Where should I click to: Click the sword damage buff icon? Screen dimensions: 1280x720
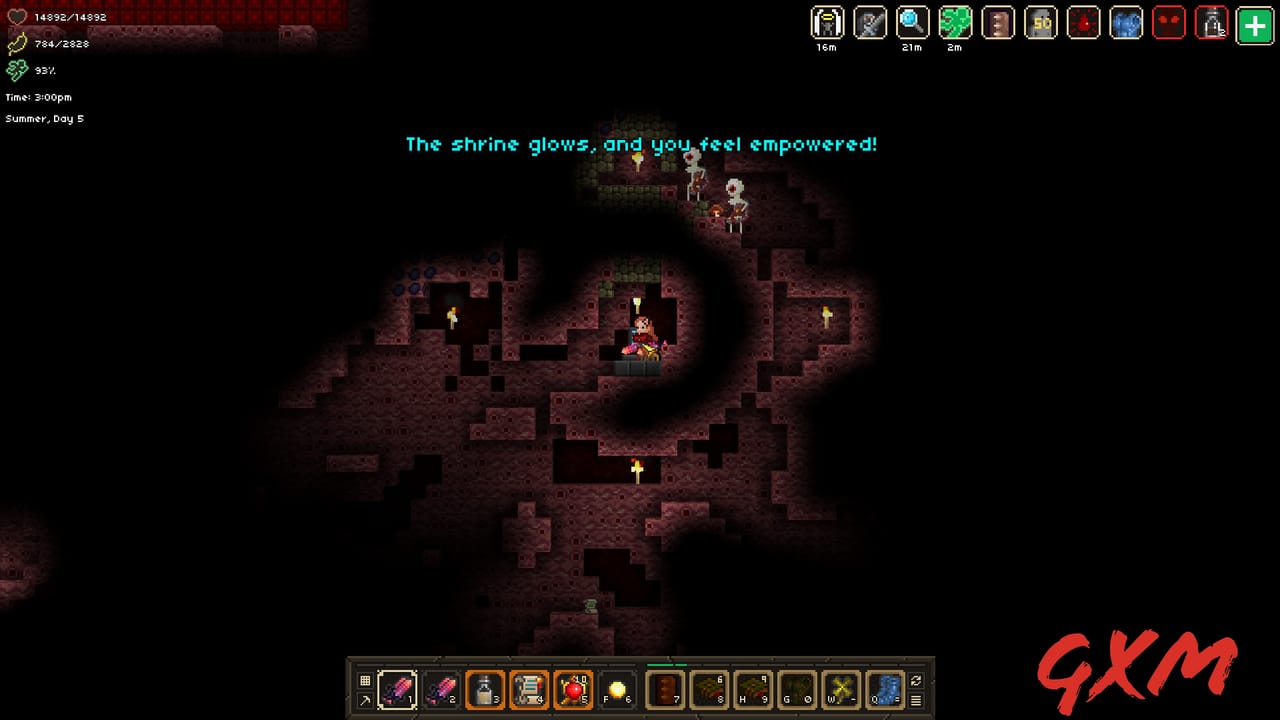click(870, 25)
